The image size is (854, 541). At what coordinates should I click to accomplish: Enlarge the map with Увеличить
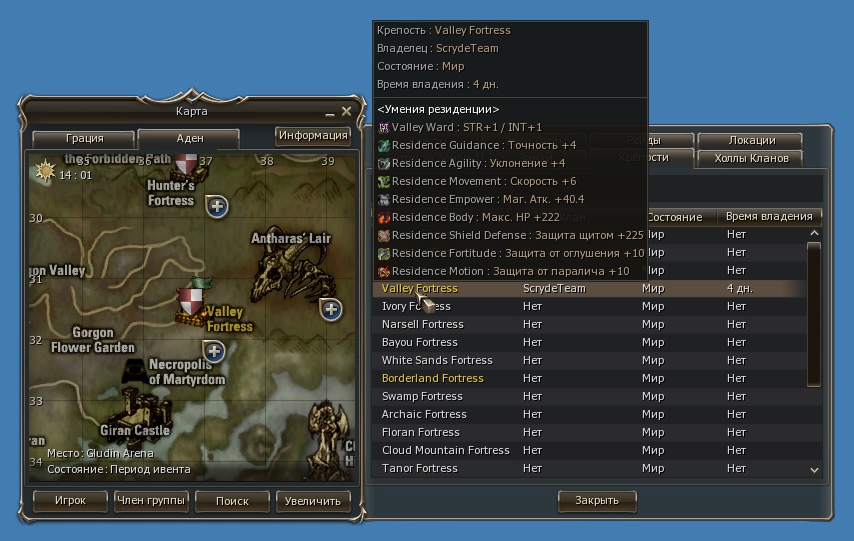[x=312, y=501]
